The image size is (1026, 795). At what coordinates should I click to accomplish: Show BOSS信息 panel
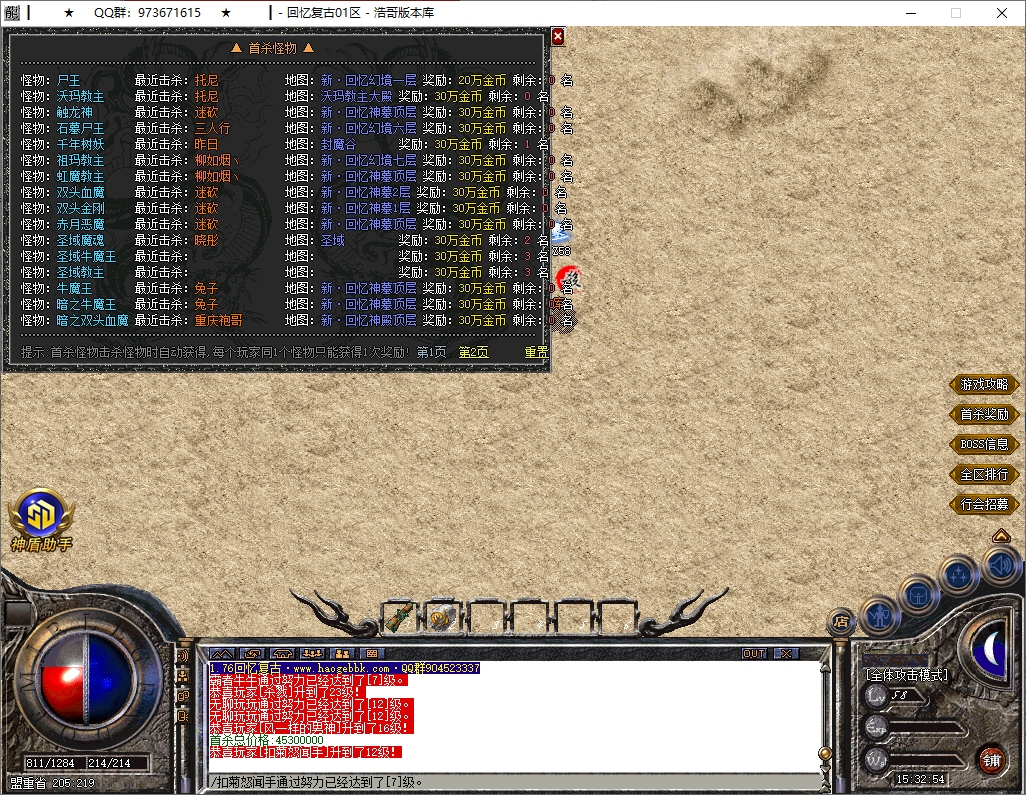pos(984,444)
